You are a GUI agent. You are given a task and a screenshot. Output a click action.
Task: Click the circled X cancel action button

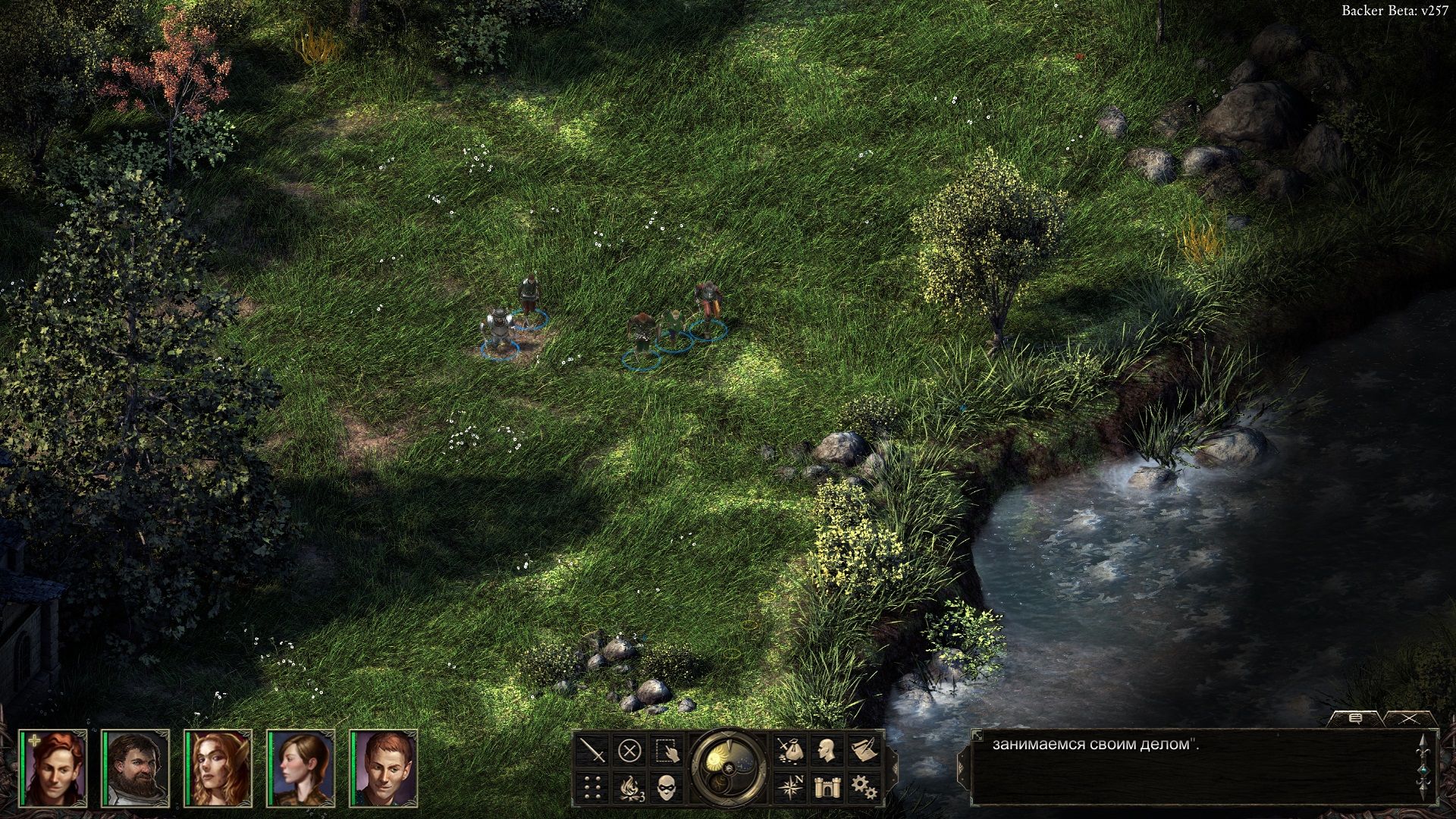coord(629,752)
